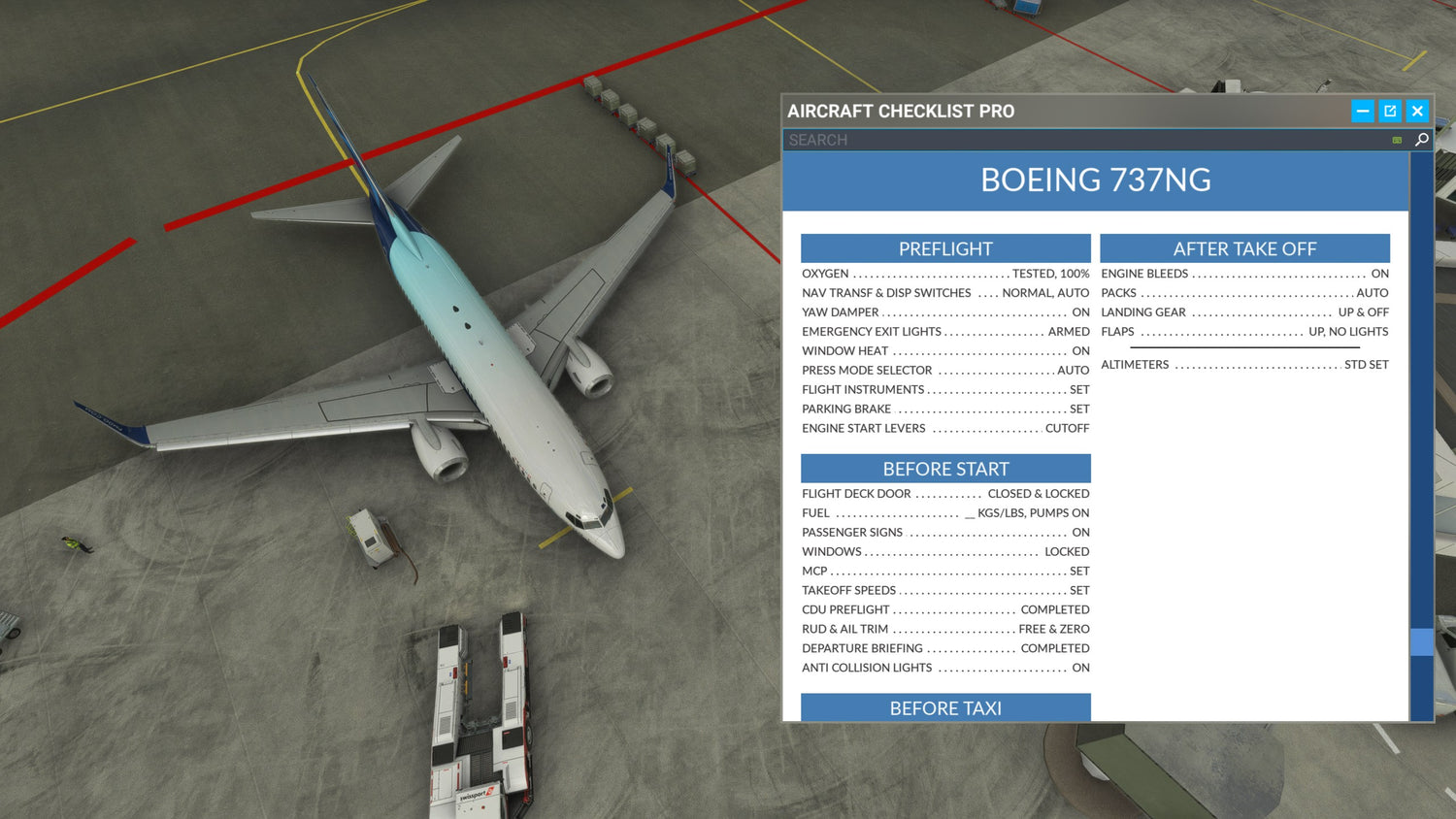Check off FLIGHT DECK DOOR item
This screenshot has width=1456, height=819.
click(945, 493)
